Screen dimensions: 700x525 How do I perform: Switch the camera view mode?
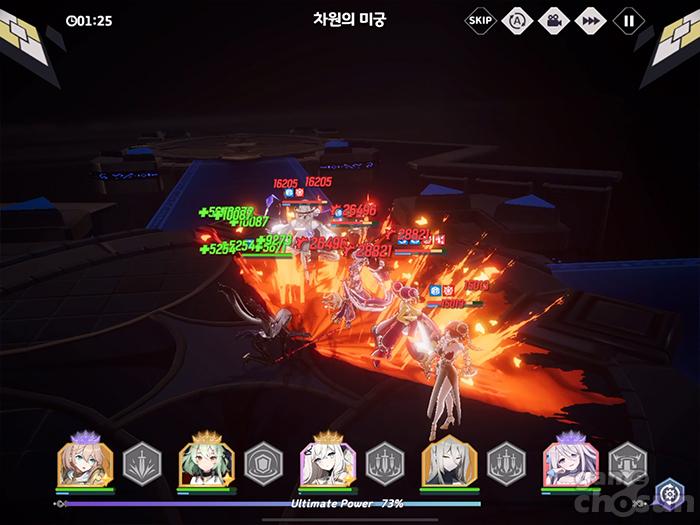click(551, 19)
